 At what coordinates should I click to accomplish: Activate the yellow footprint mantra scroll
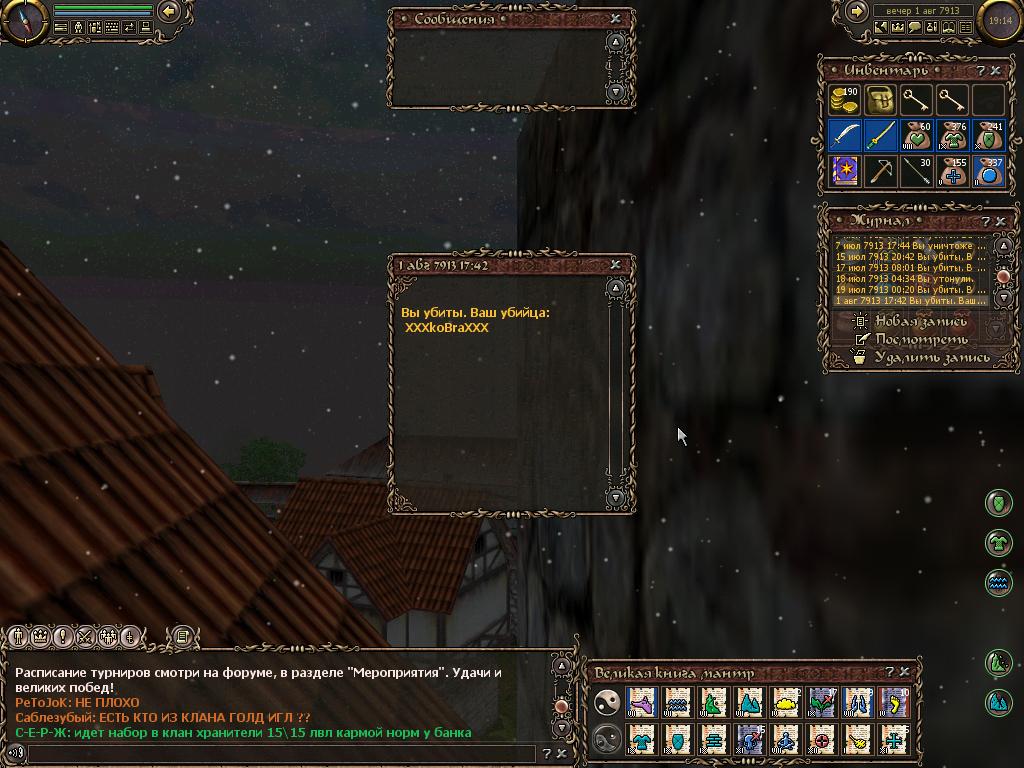click(x=894, y=703)
